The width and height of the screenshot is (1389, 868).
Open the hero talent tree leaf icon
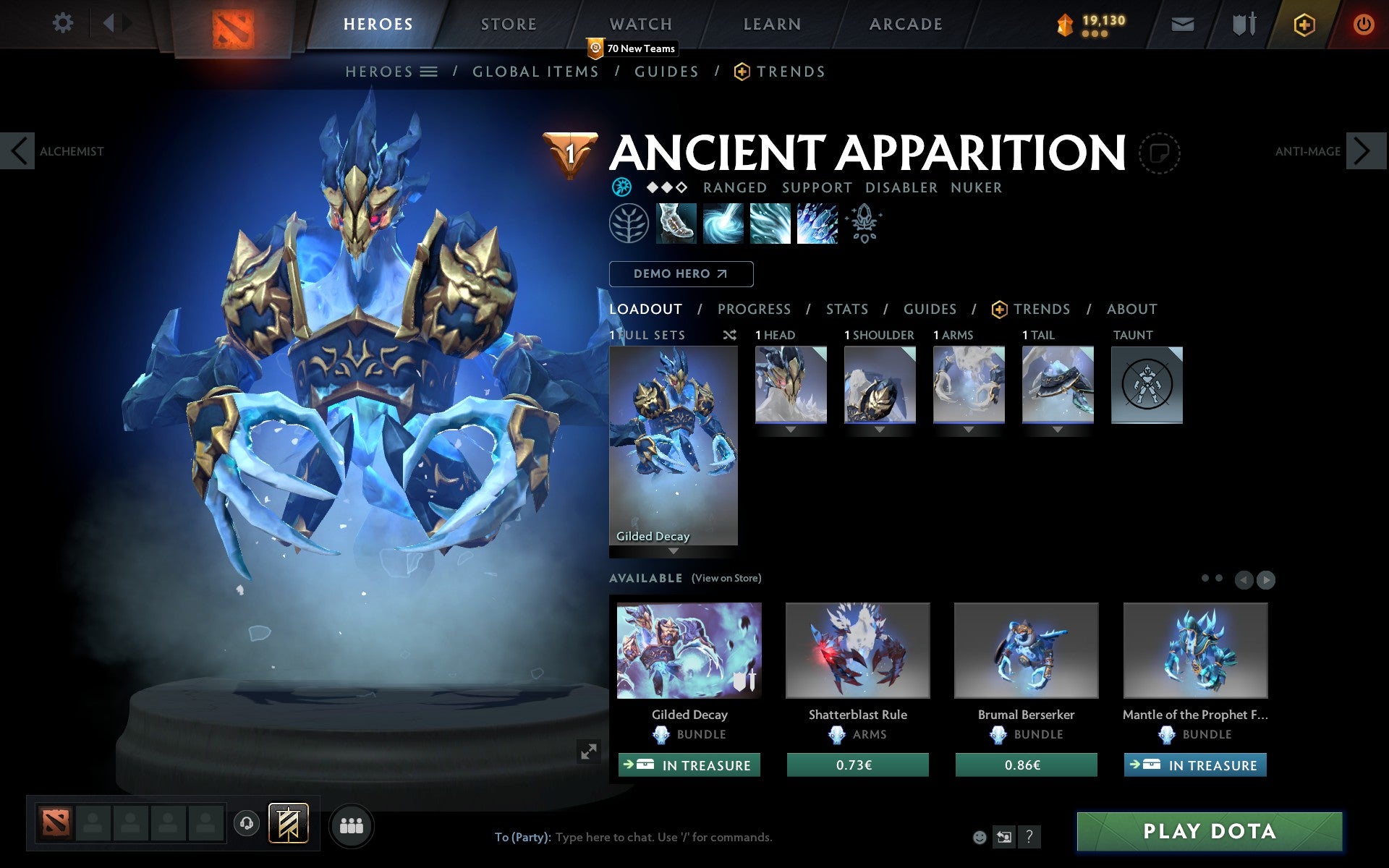click(x=627, y=224)
